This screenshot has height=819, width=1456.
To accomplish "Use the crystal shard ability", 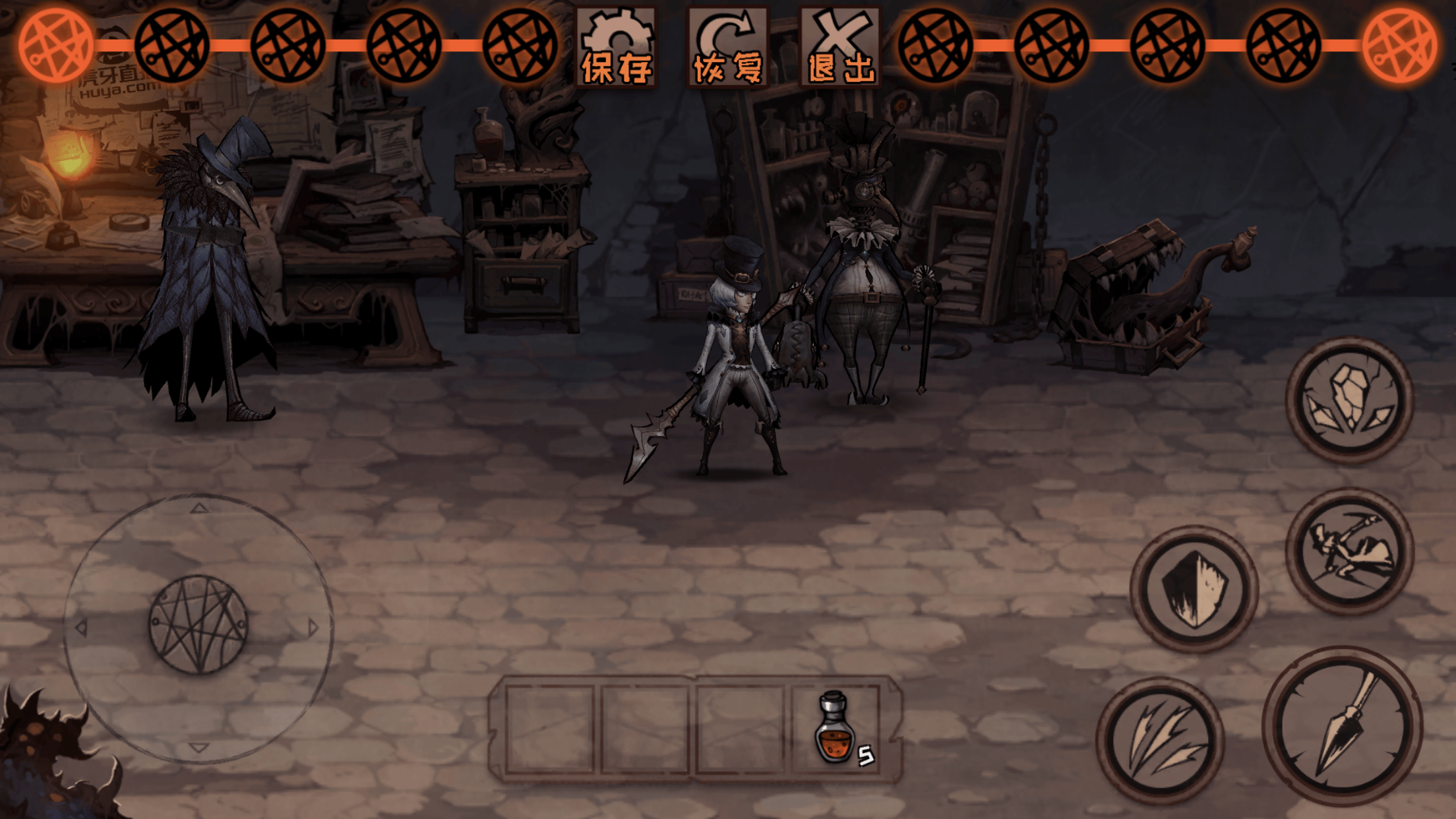I will click(x=1350, y=399).
